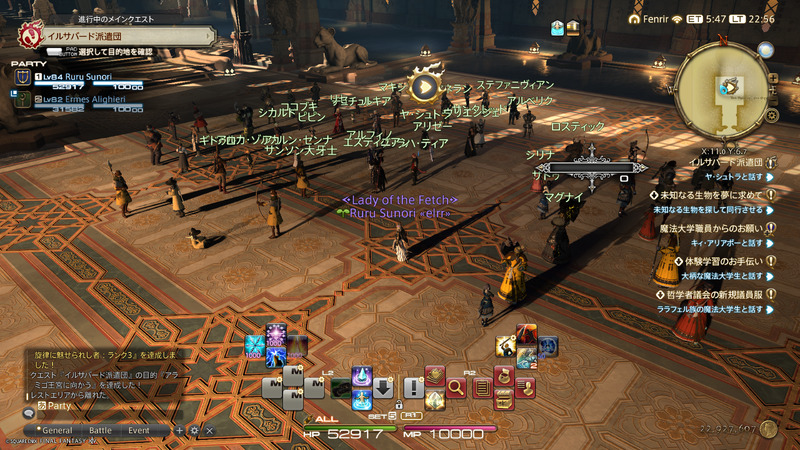Switch to the General chat tab
The width and height of the screenshot is (800, 450).
[x=57, y=430]
